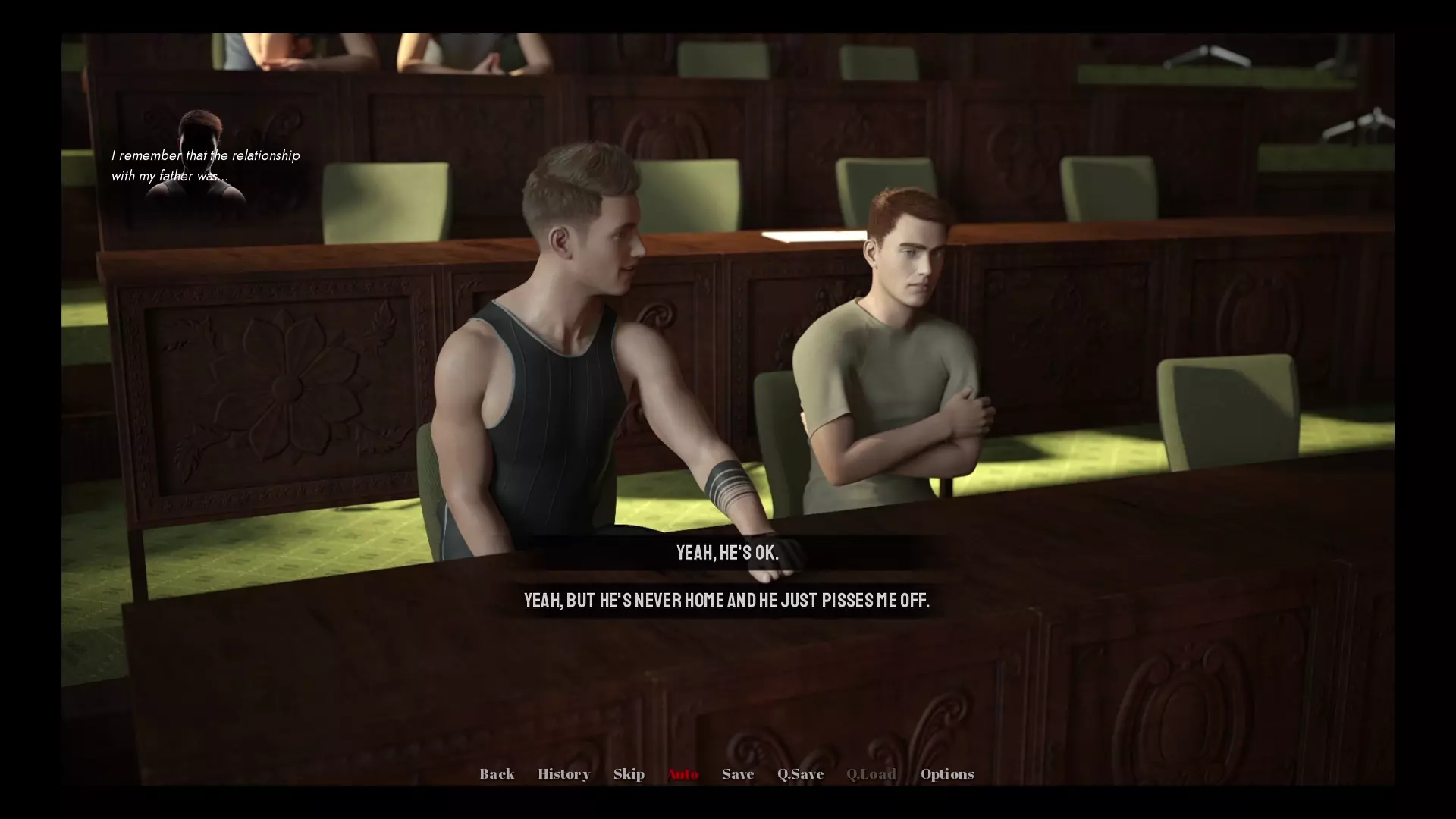The width and height of the screenshot is (1456, 819).
Task: Activate Skip in the quick menu
Action: point(629,774)
